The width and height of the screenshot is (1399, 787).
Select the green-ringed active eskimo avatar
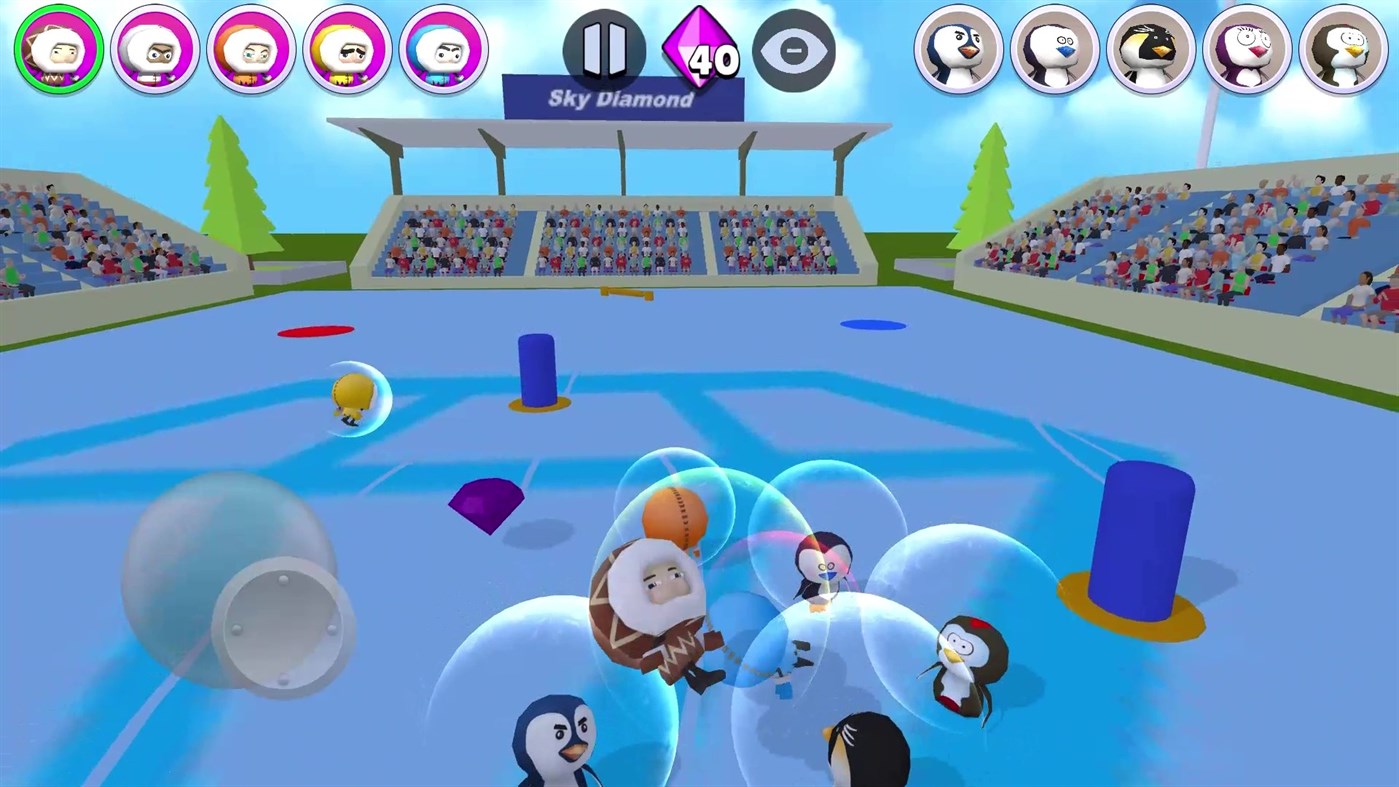point(58,50)
